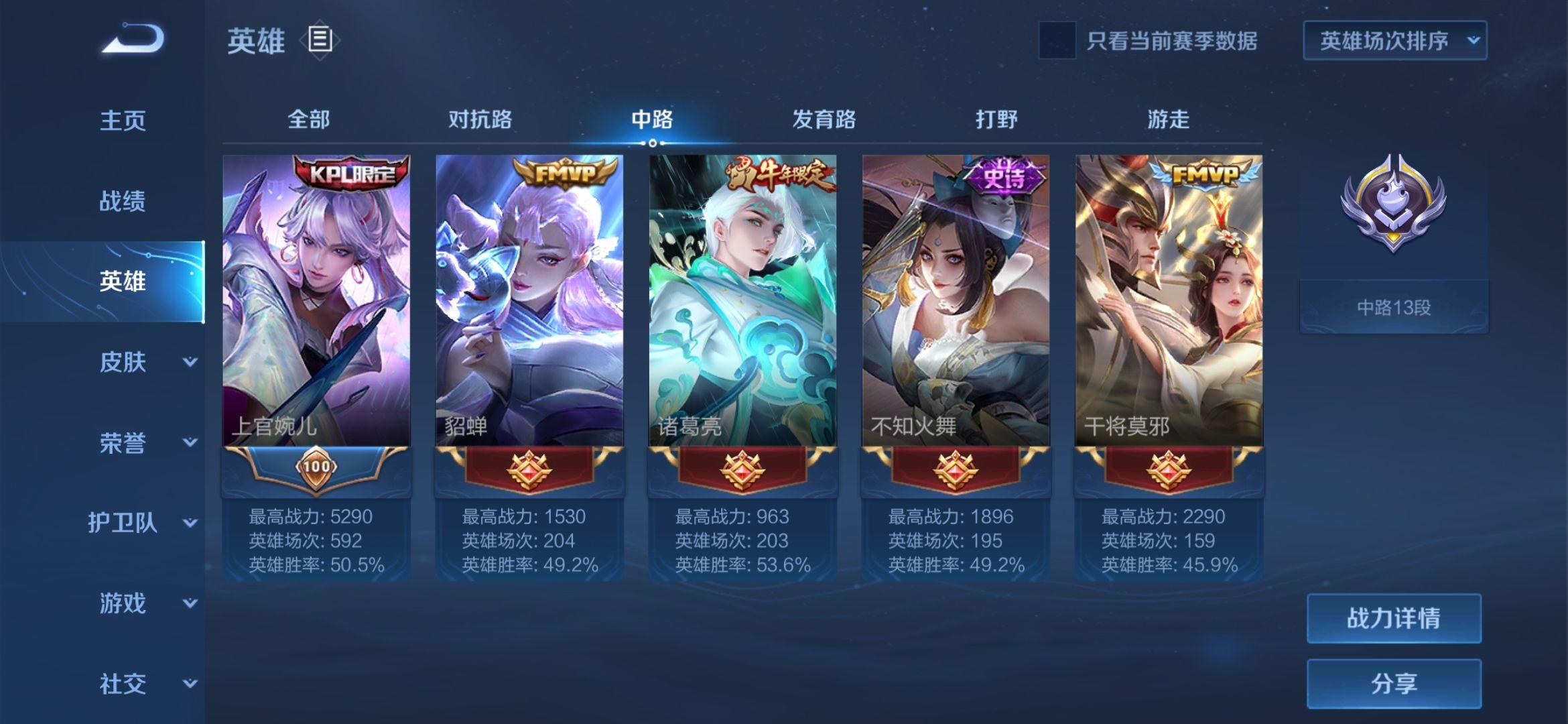The width and height of the screenshot is (1568, 724).
Task: Tick the 只看当前赛季数据 checkbox
Action: point(1057,40)
